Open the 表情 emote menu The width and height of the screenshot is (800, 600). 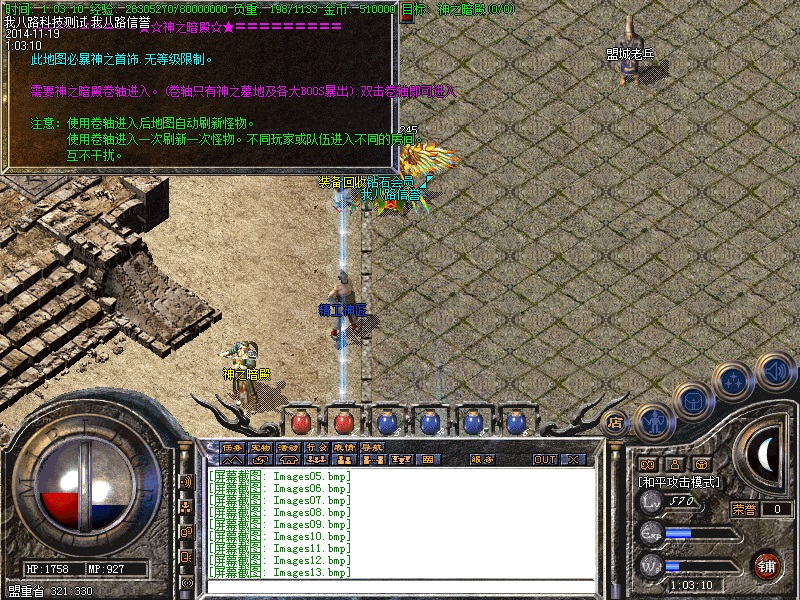point(344,447)
